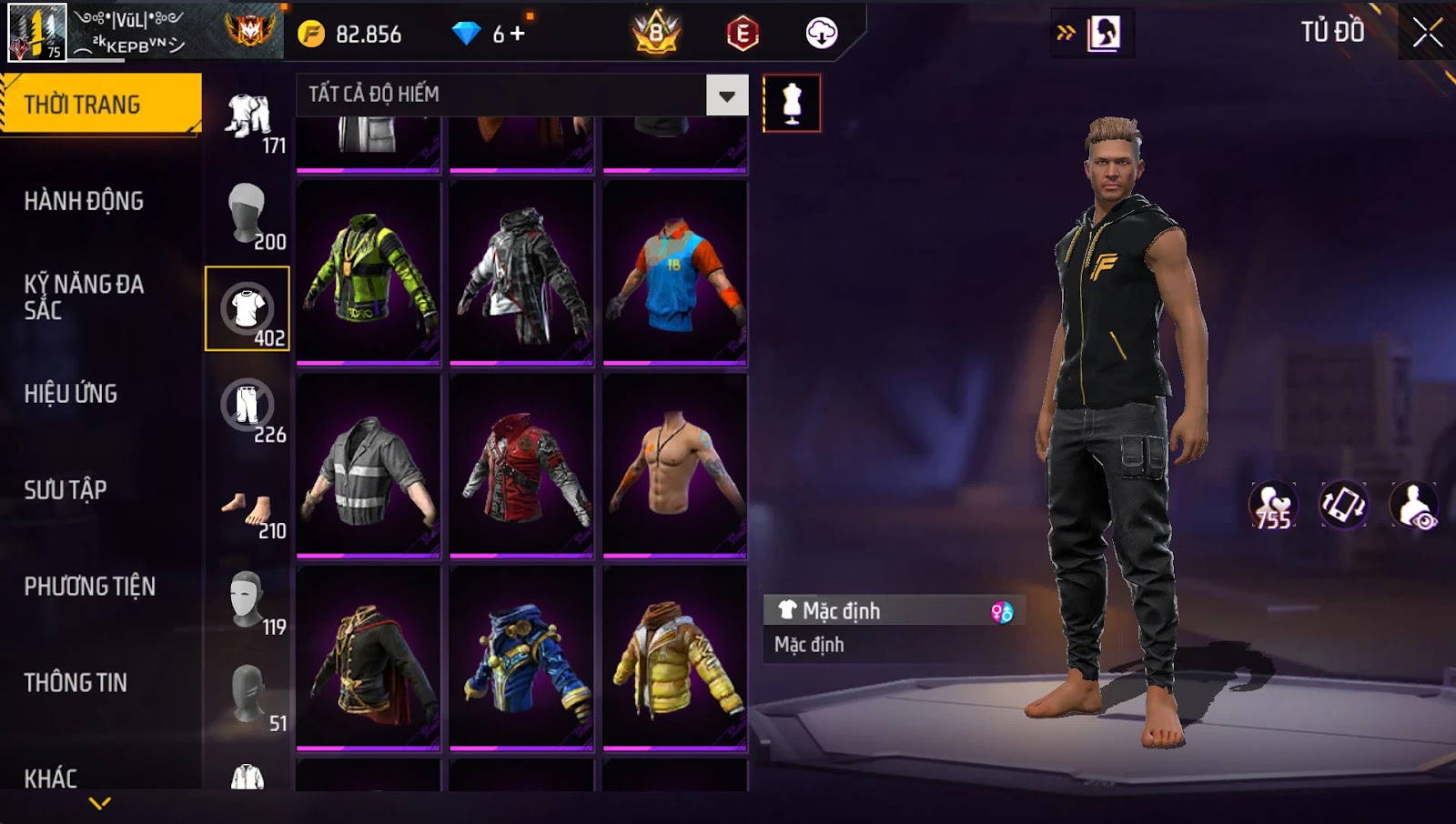Choose the green jacket top
This screenshot has height=824, width=1456.
(369, 273)
